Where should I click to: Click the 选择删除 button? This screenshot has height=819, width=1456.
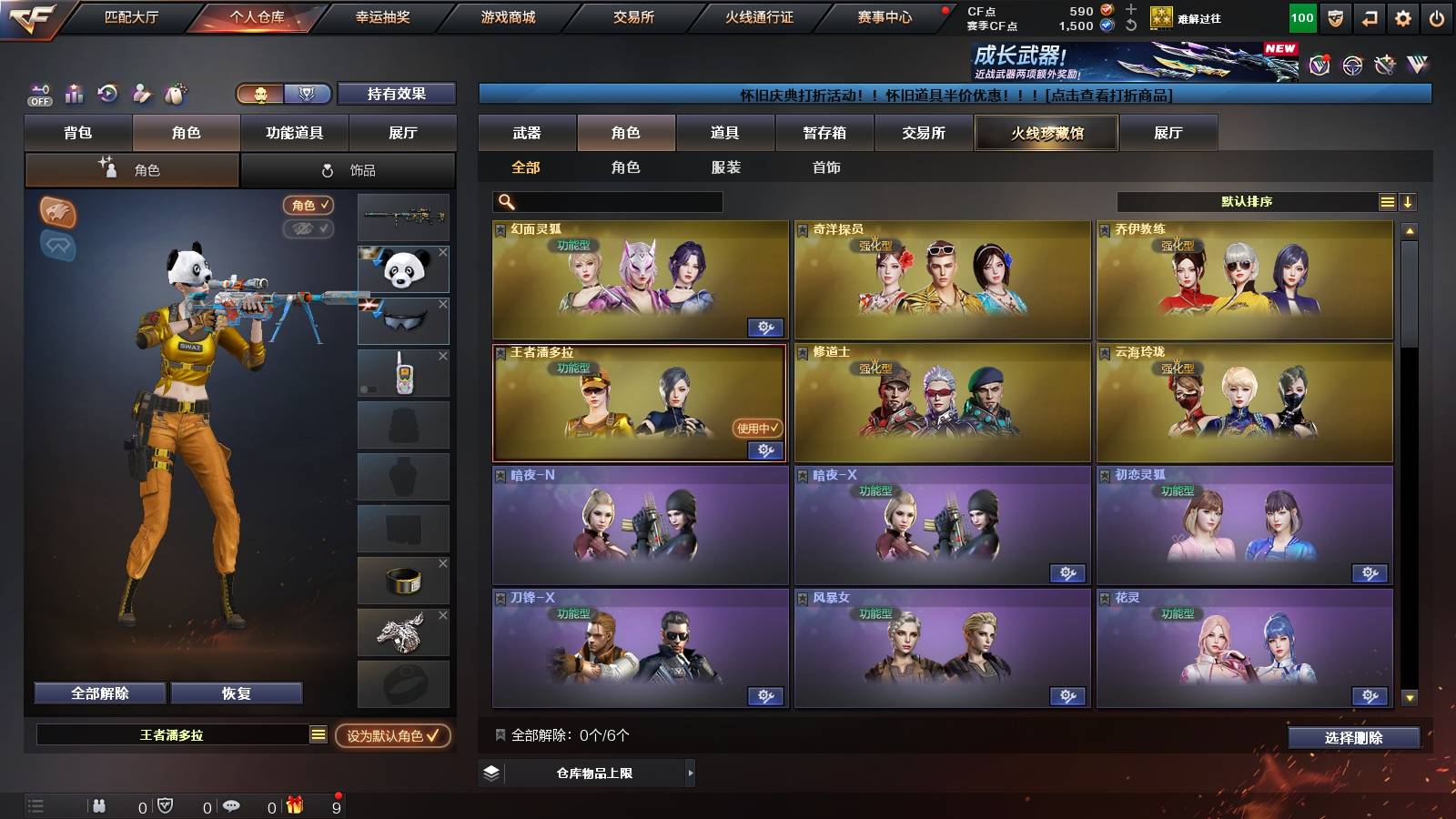1352,737
